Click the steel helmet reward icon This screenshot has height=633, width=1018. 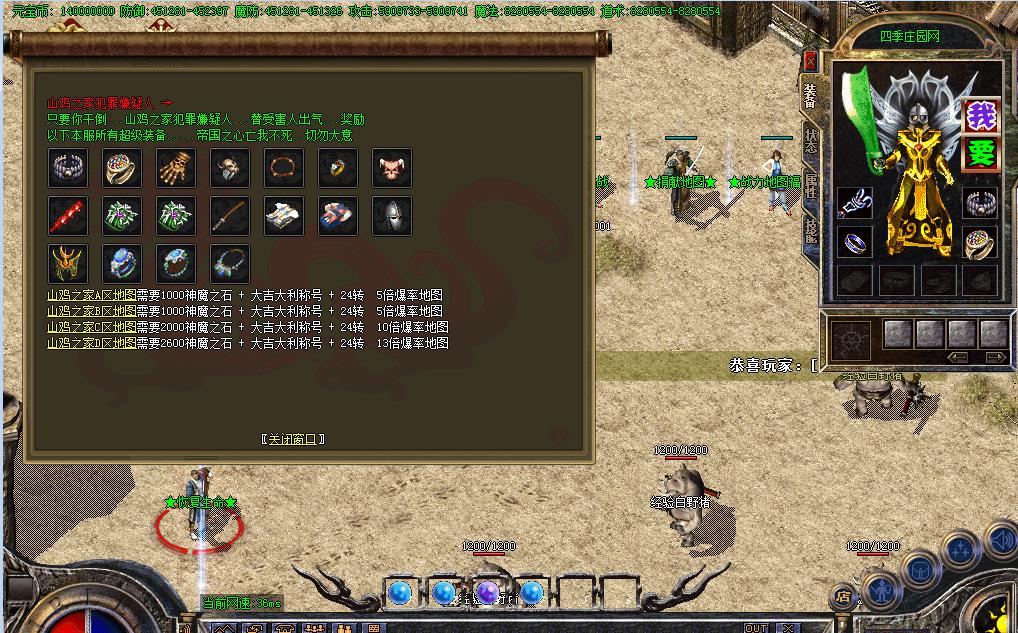tap(392, 215)
